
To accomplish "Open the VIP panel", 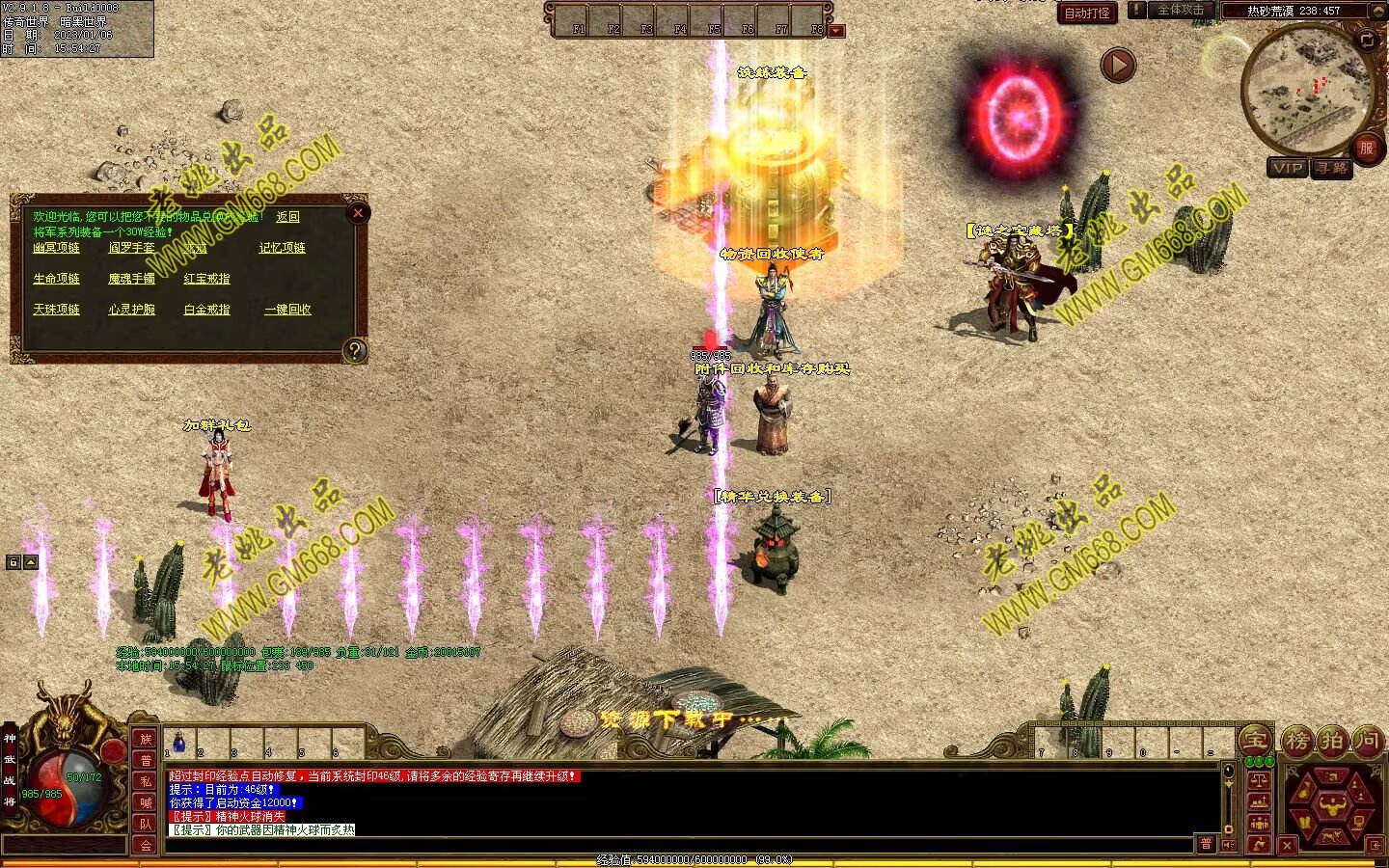I will (x=1288, y=168).
